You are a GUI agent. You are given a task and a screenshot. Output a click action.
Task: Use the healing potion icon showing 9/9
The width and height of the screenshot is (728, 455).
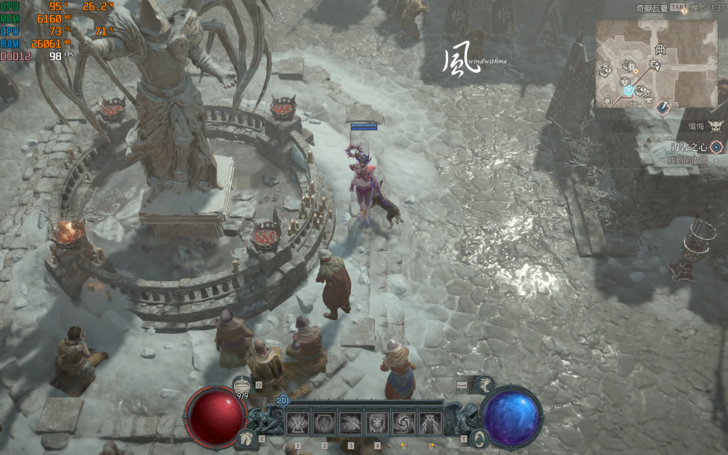(242, 385)
